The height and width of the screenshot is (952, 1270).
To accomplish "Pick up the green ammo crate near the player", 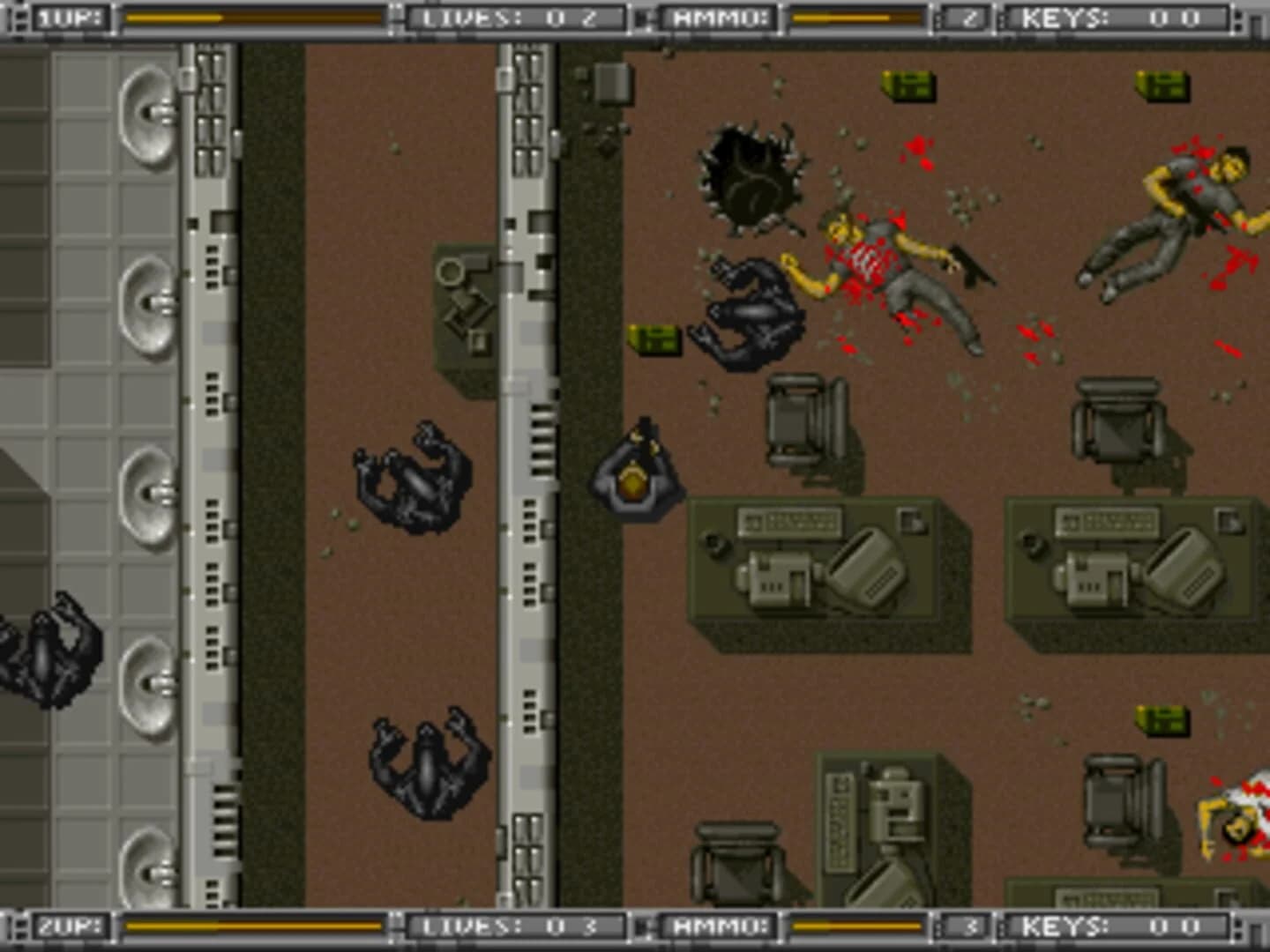I will coord(653,340).
